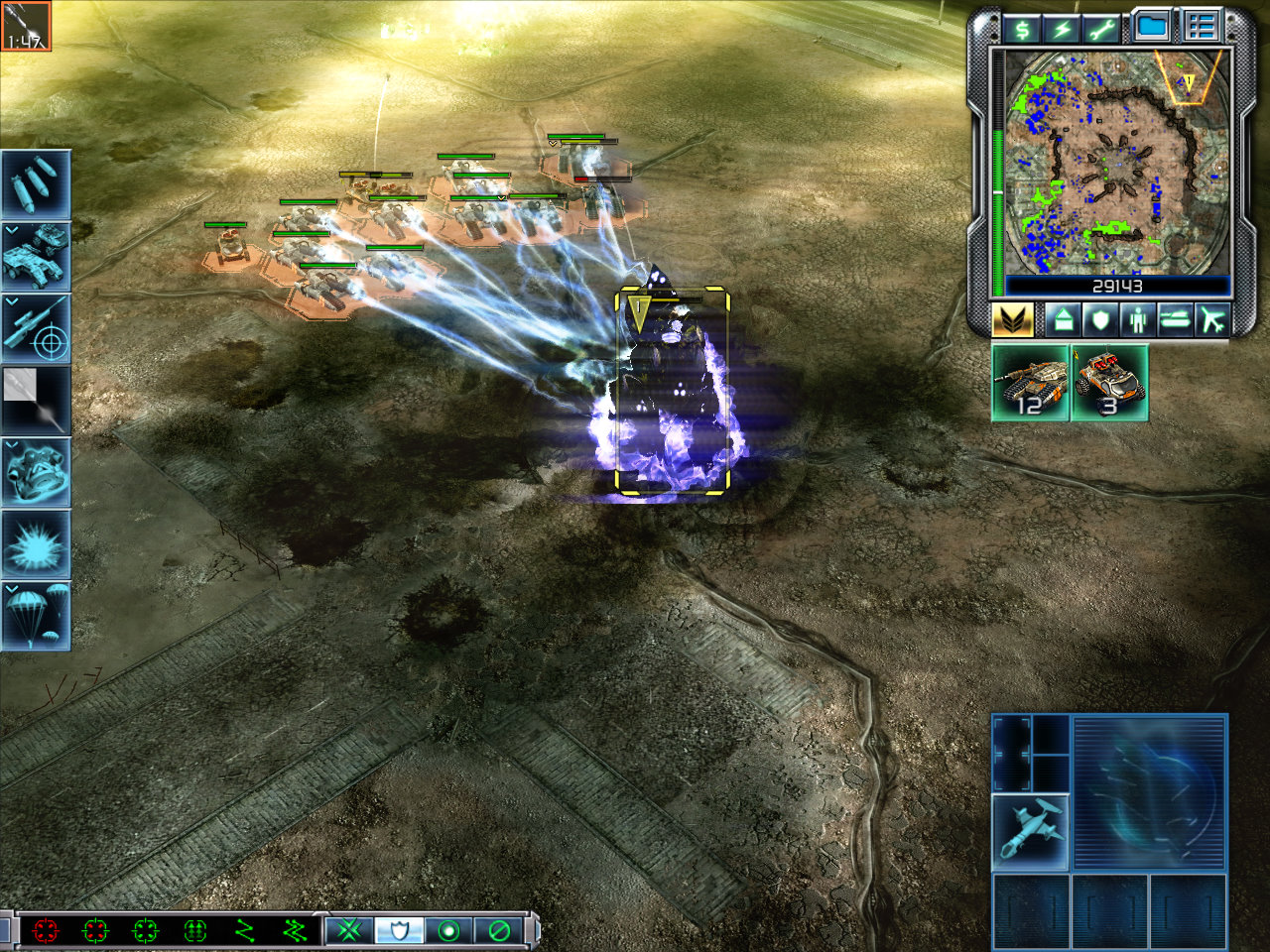Open the aircraft build tab

click(1211, 320)
